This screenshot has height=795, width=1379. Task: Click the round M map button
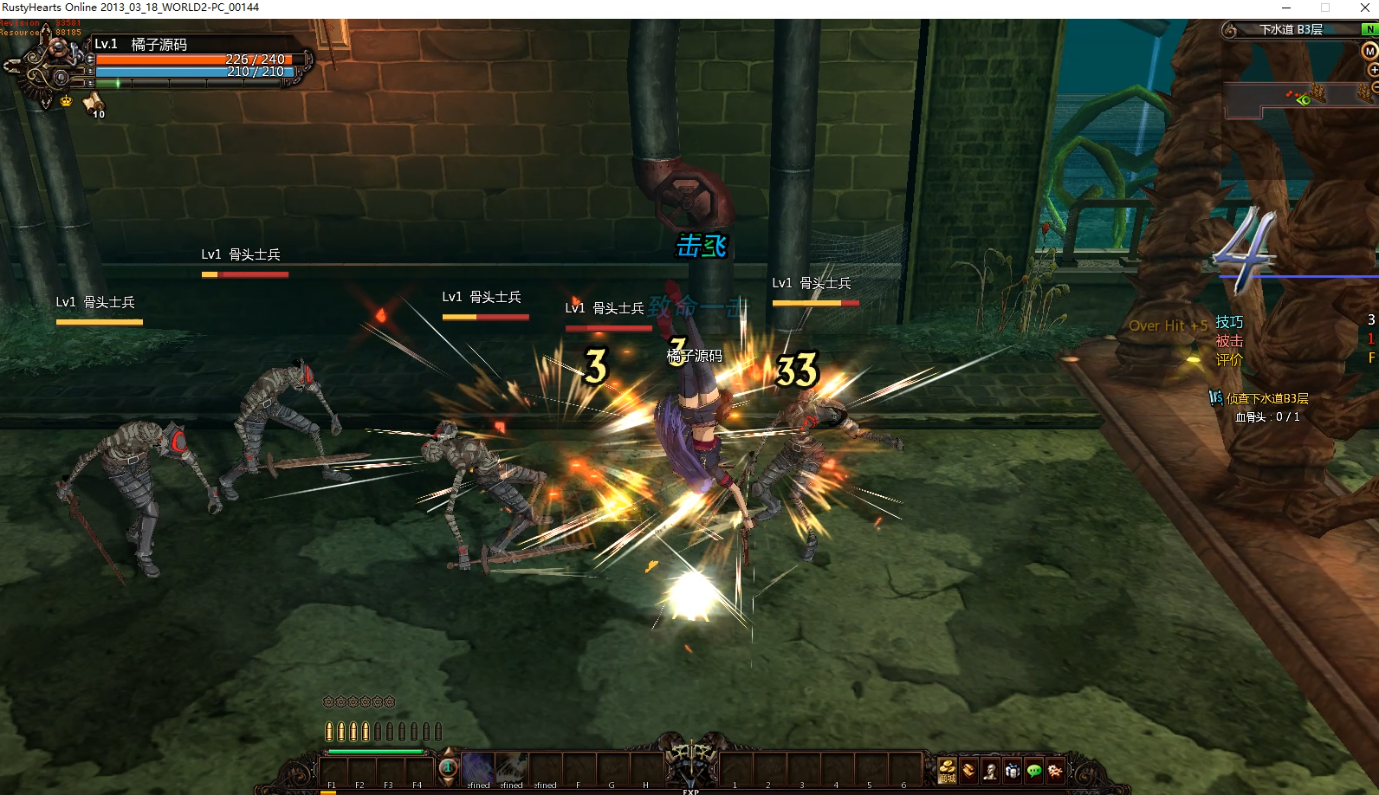coord(1370,51)
